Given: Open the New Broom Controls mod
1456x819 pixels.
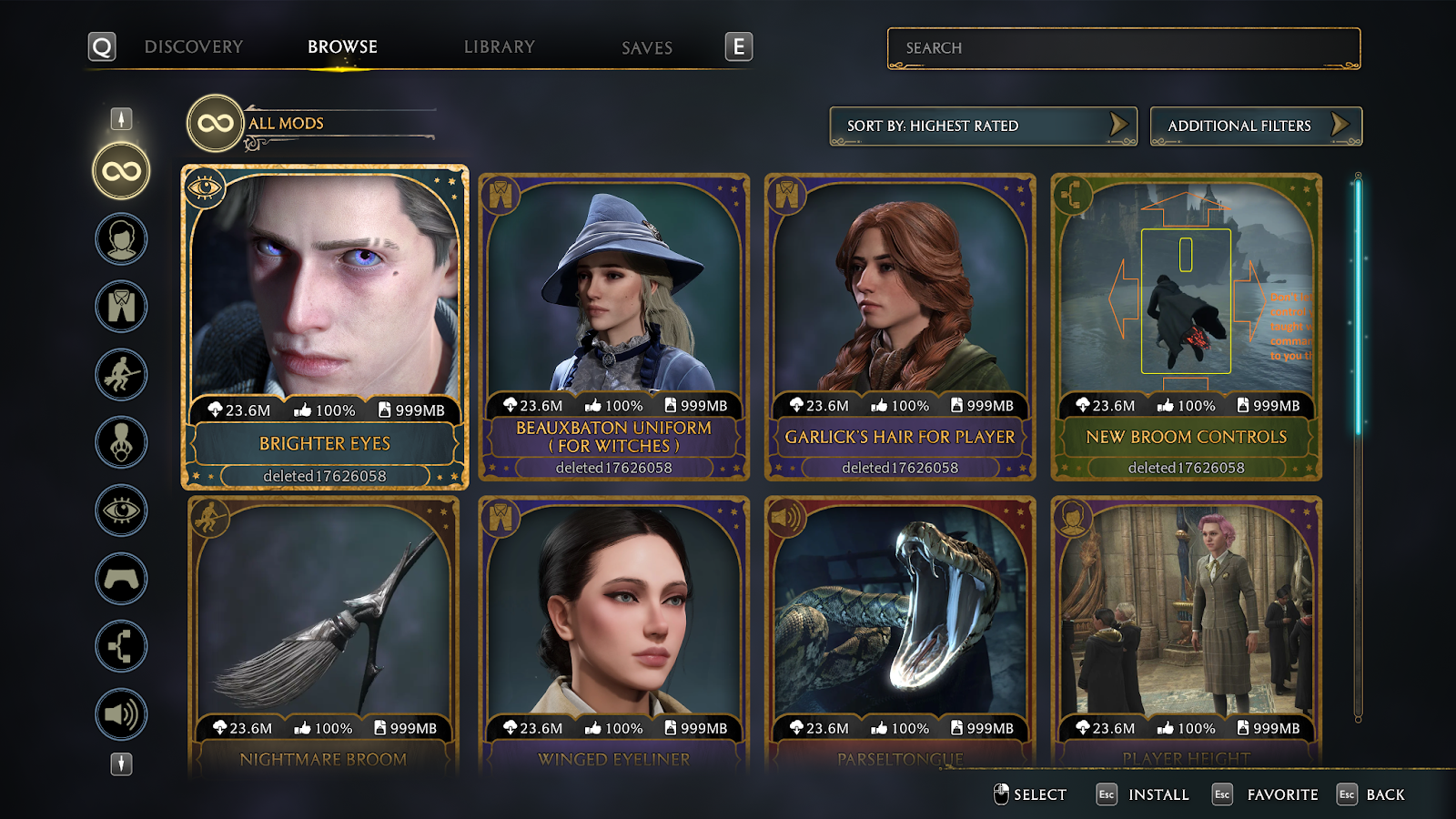Looking at the screenshot, I should coord(1186,328).
